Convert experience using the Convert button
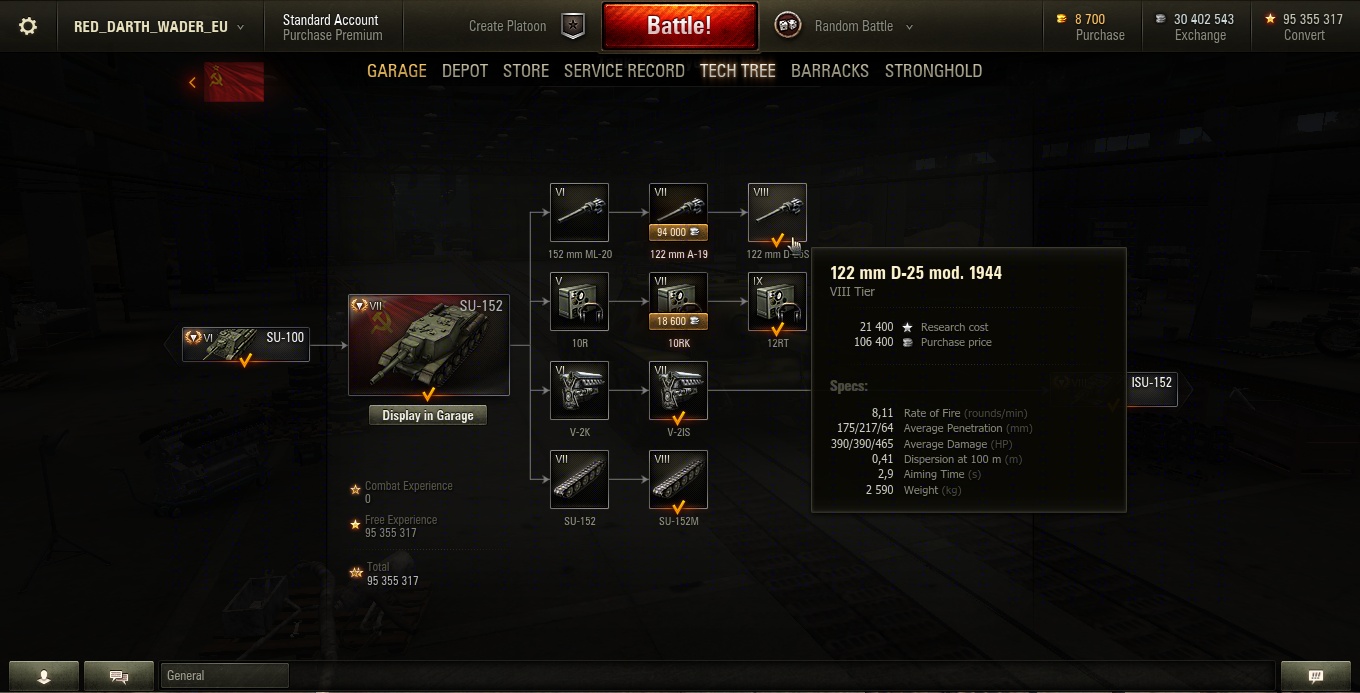 [x=1304, y=27]
